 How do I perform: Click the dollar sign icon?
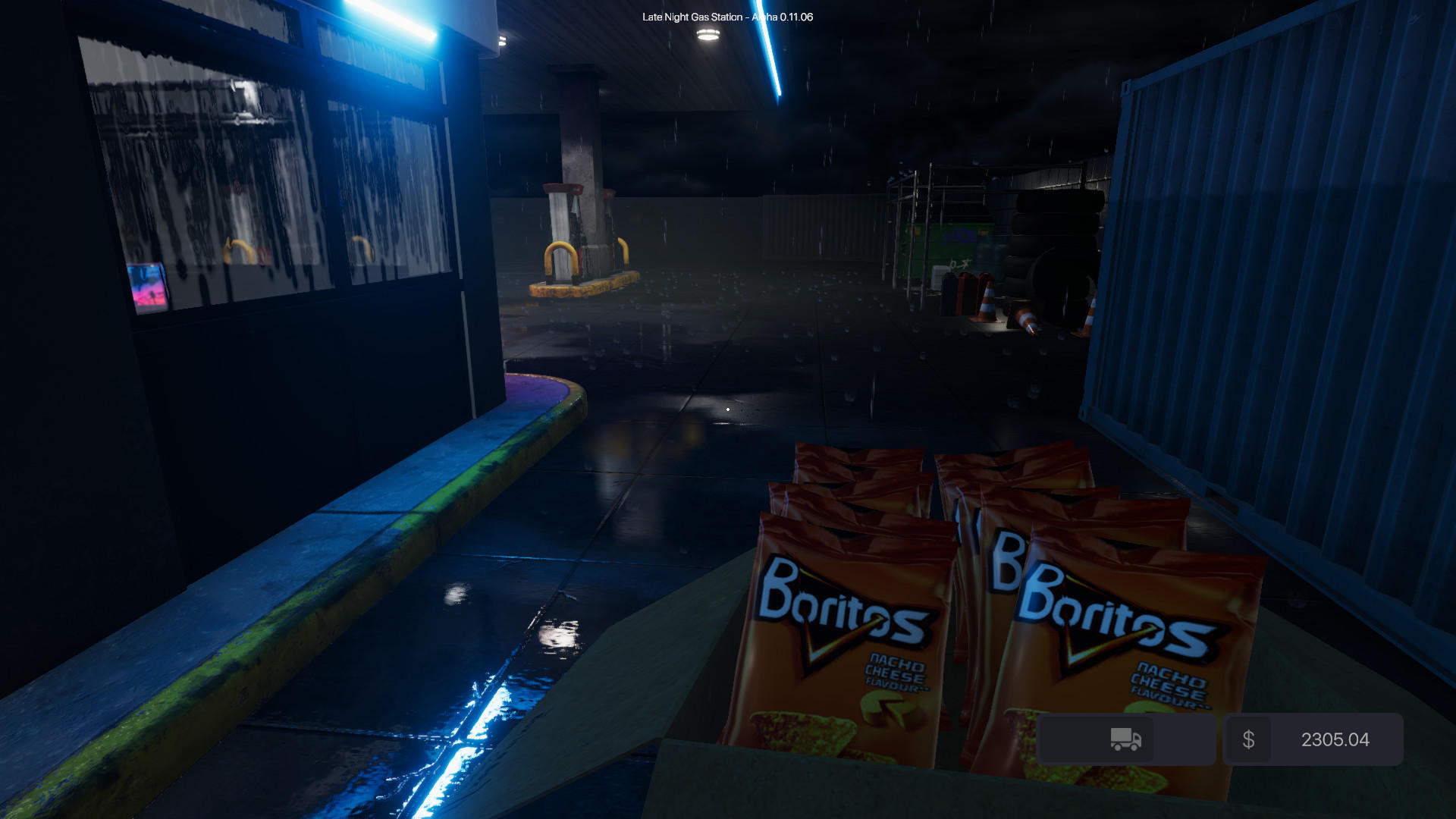click(1248, 739)
